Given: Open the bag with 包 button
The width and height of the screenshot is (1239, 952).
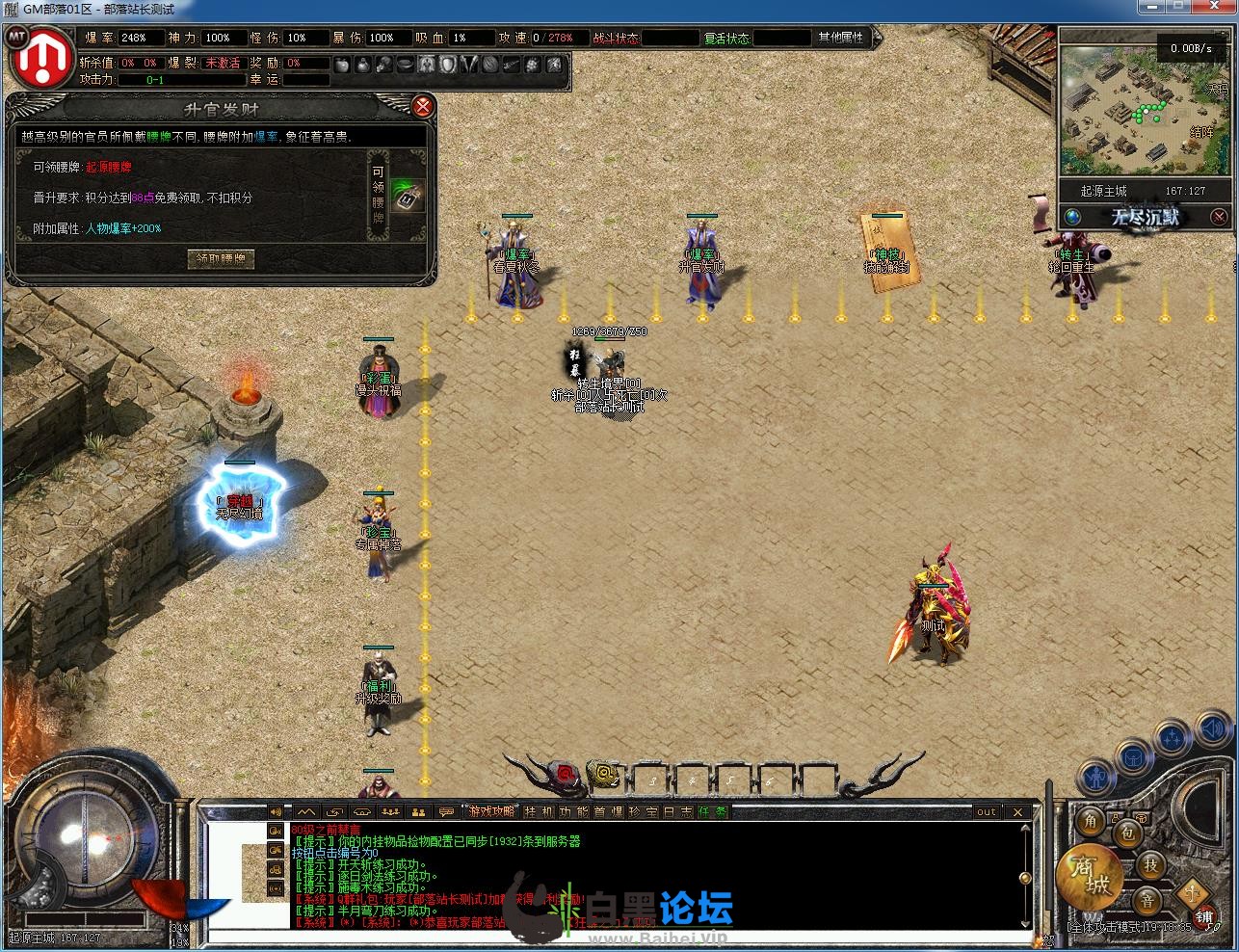Looking at the screenshot, I should click(1126, 833).
